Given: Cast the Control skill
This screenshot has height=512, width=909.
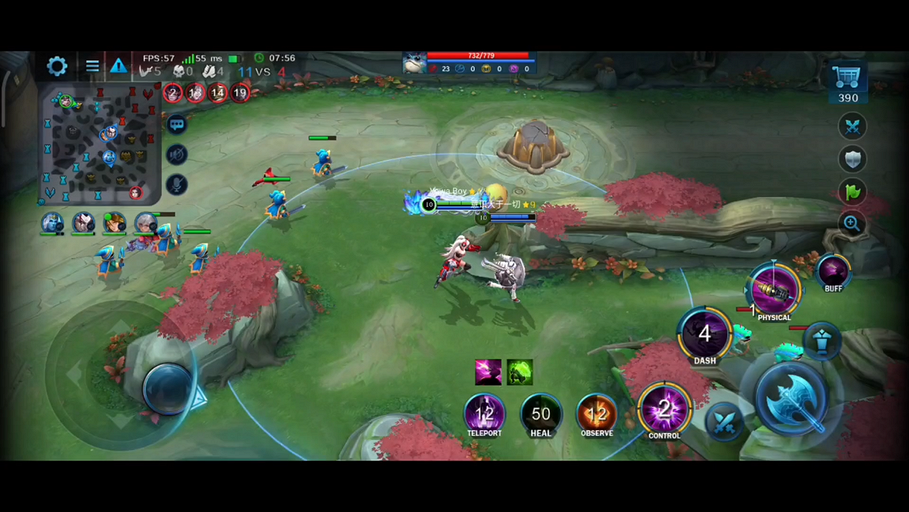Looking at the screenshot, I should coord(664,409).
